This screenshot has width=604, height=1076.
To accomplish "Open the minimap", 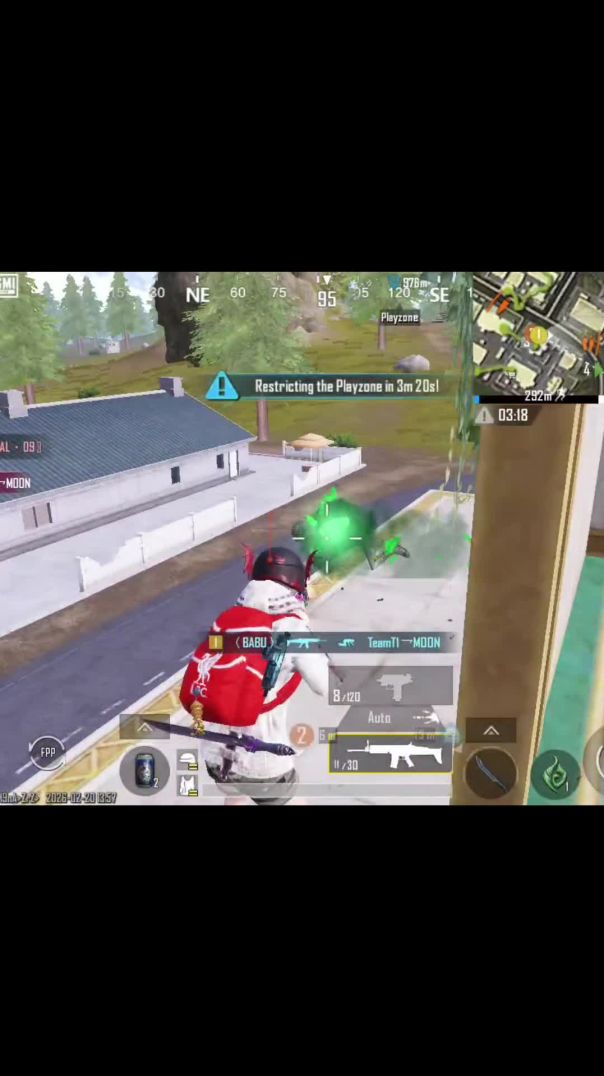I will (x=538, y=335).
